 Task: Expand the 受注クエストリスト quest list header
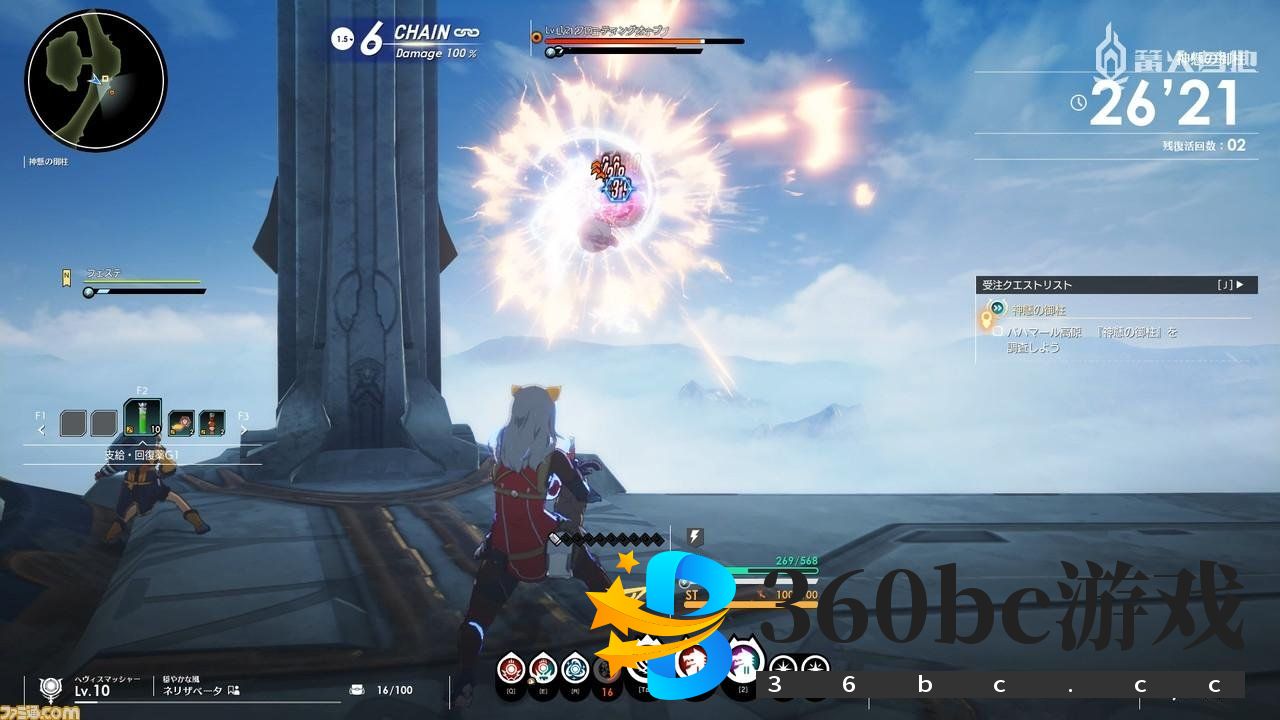click(1114, 285)
